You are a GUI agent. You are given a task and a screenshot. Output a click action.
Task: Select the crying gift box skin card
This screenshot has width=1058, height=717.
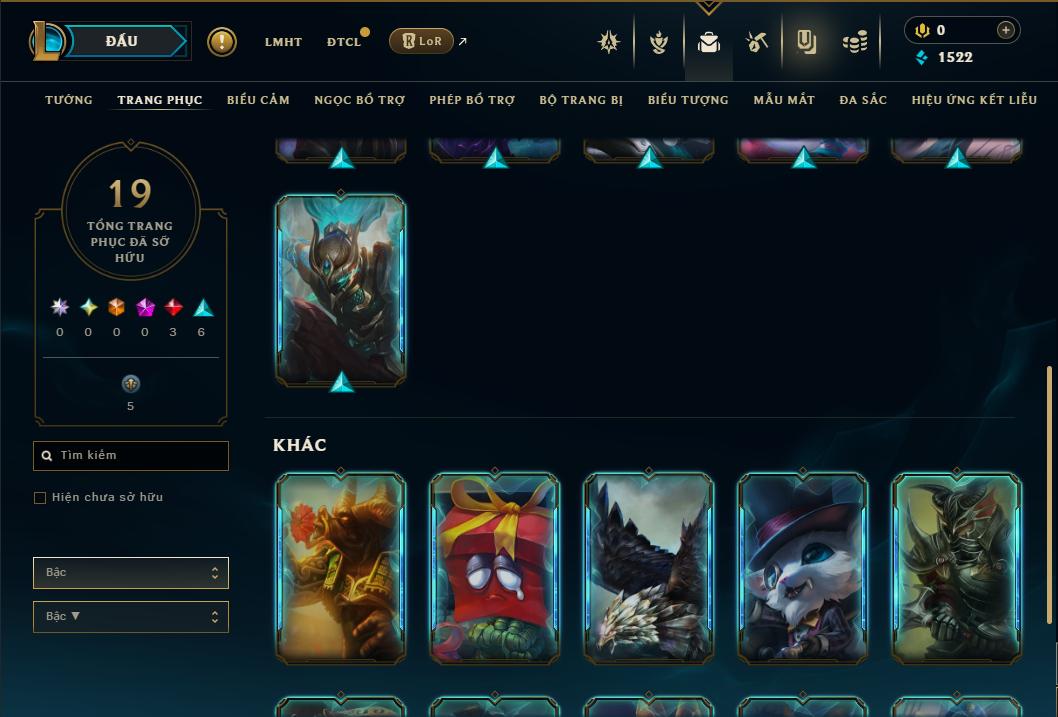point(495,568)
